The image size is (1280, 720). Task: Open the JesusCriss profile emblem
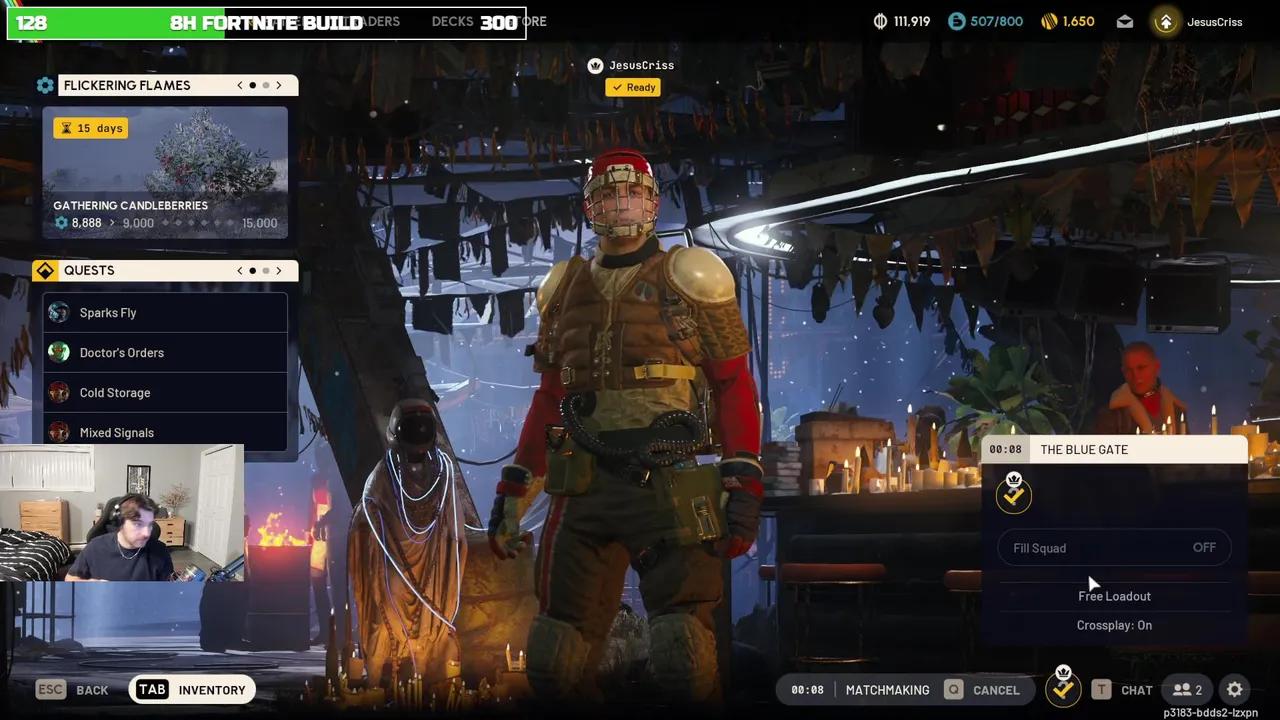[1165, 21]
